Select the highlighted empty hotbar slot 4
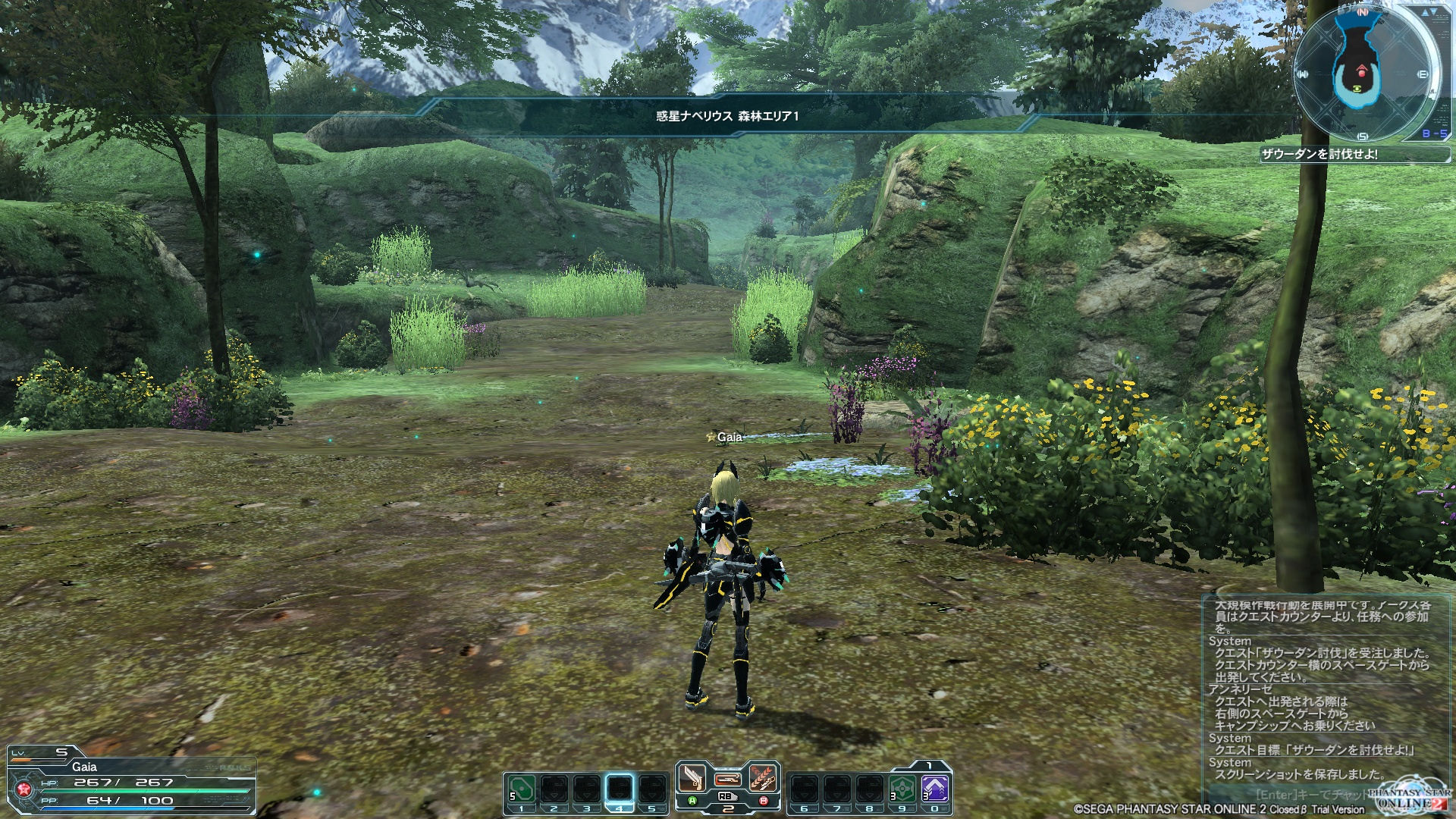The image size is (1456, 819). coord(620,789)
